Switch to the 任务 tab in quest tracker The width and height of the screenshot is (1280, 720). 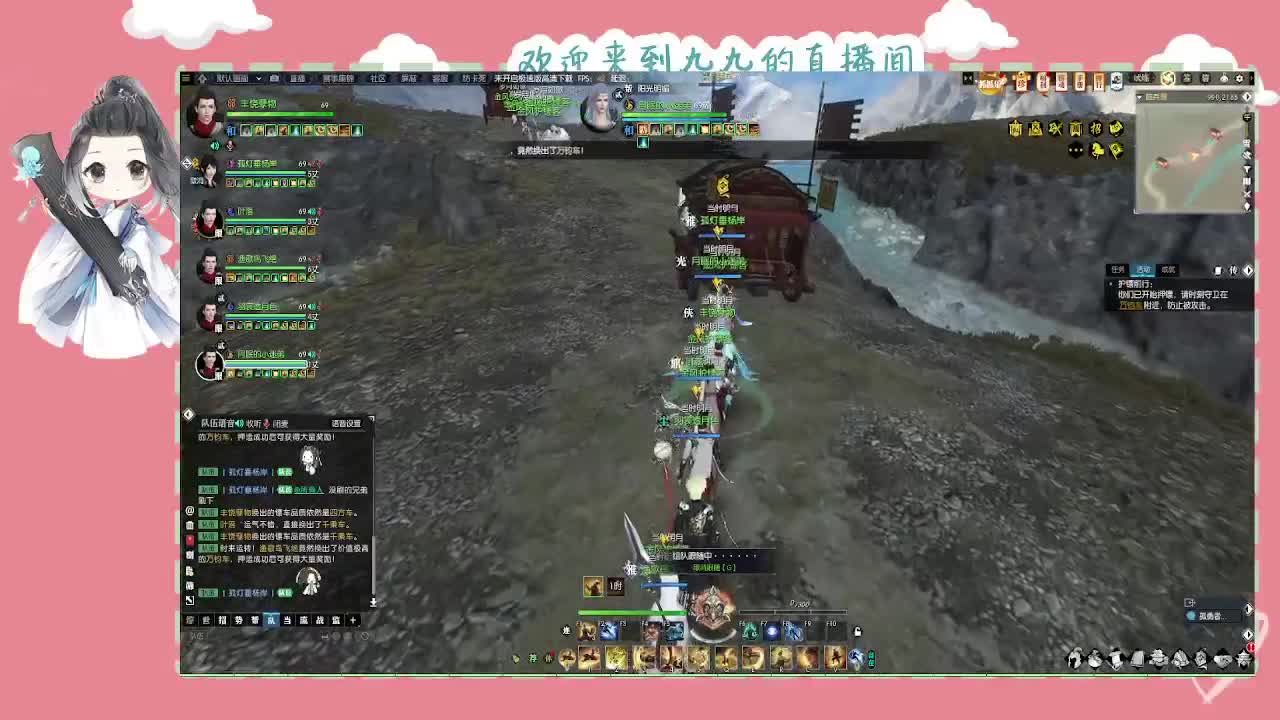coord(1117,270)
